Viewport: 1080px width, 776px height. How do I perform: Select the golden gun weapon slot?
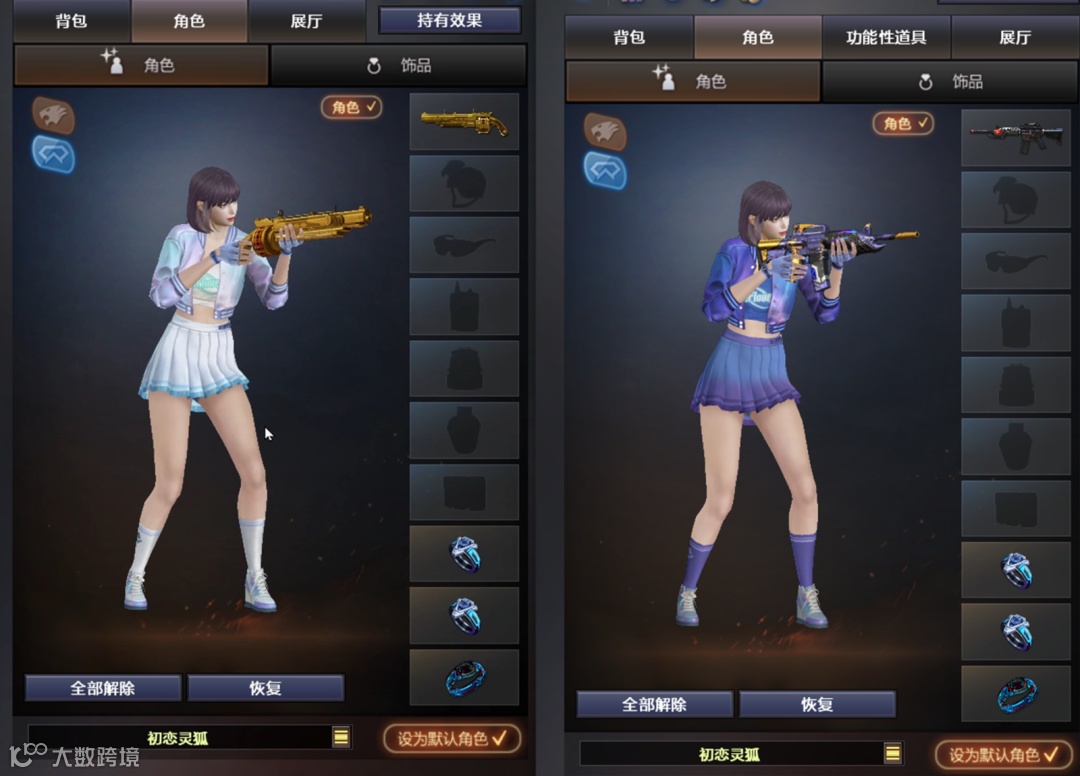464,122
